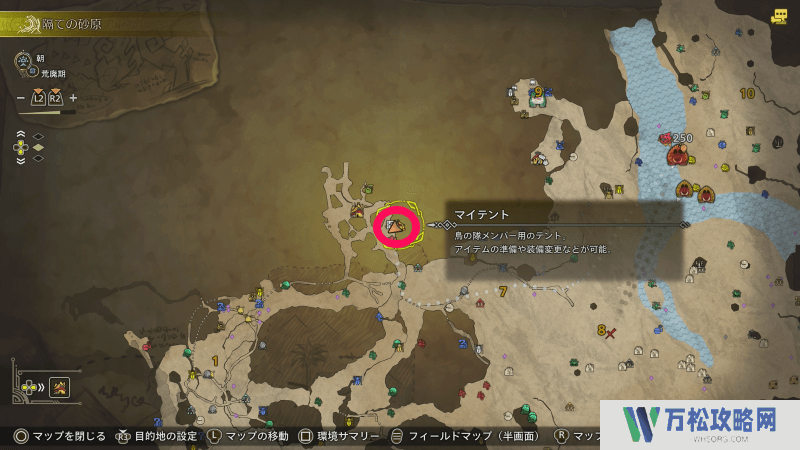Zoom in the map with the plus sign
The height and width of the screenshot is (450, 800).
point(73,98)
